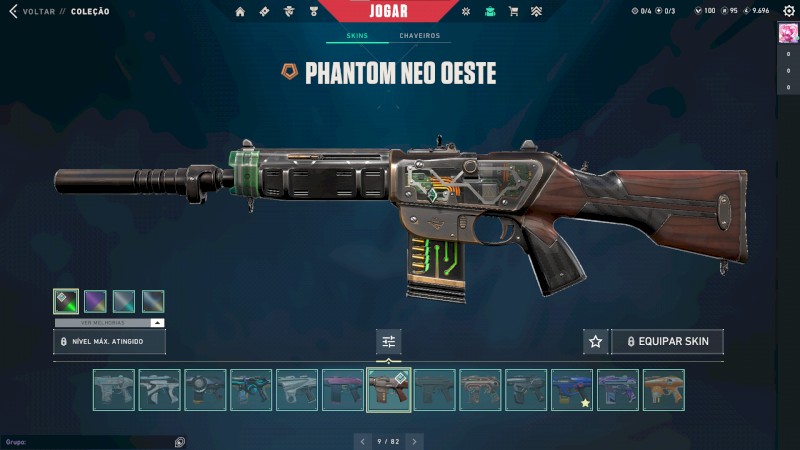Image resolution: width=800 pixels, height=450 pixels.
Task: Select the green default variant swatch
Action: pyautogui.click(x=66, y=301)
